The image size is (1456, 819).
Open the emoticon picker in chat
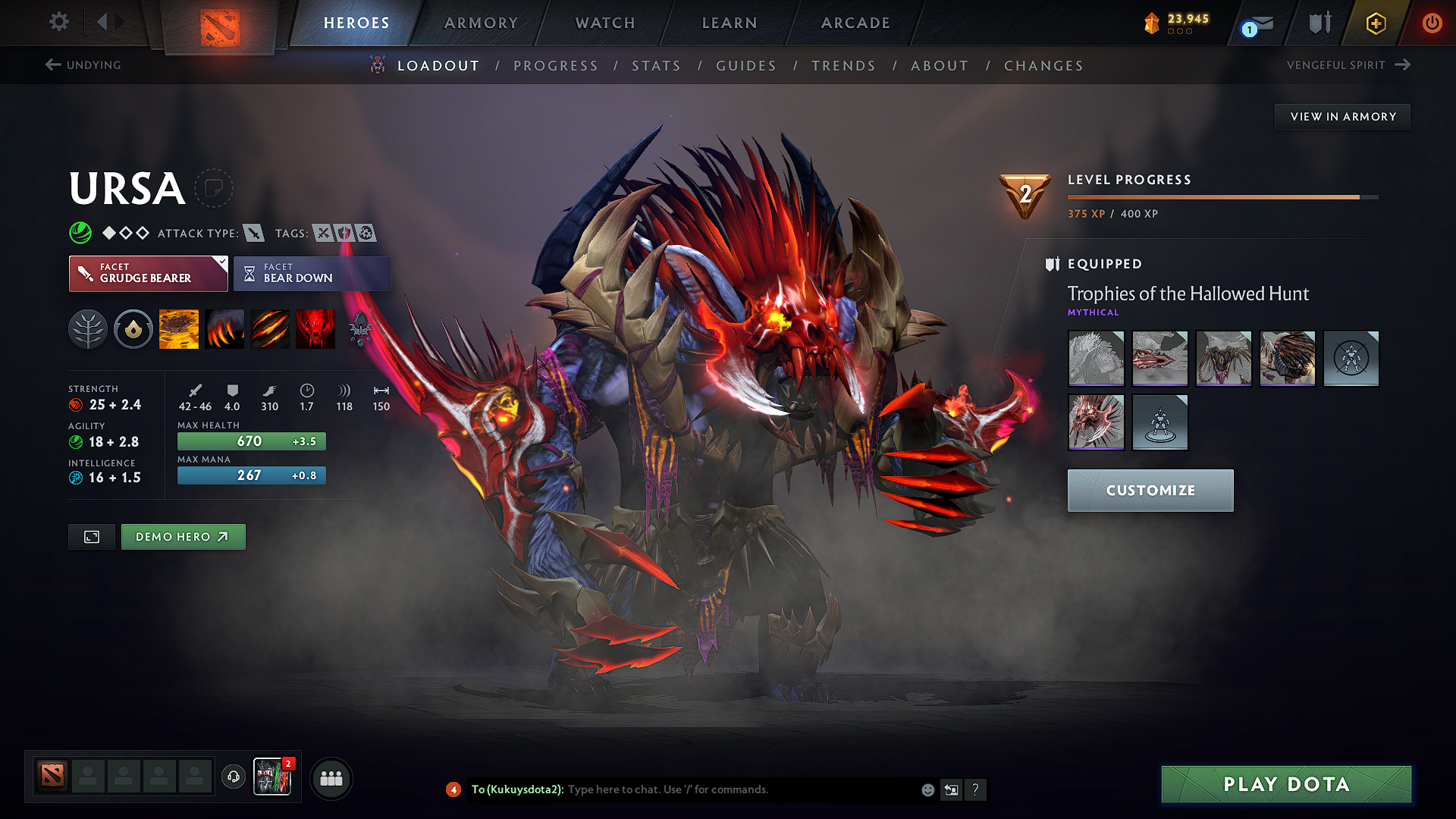(x=927, y=789)
